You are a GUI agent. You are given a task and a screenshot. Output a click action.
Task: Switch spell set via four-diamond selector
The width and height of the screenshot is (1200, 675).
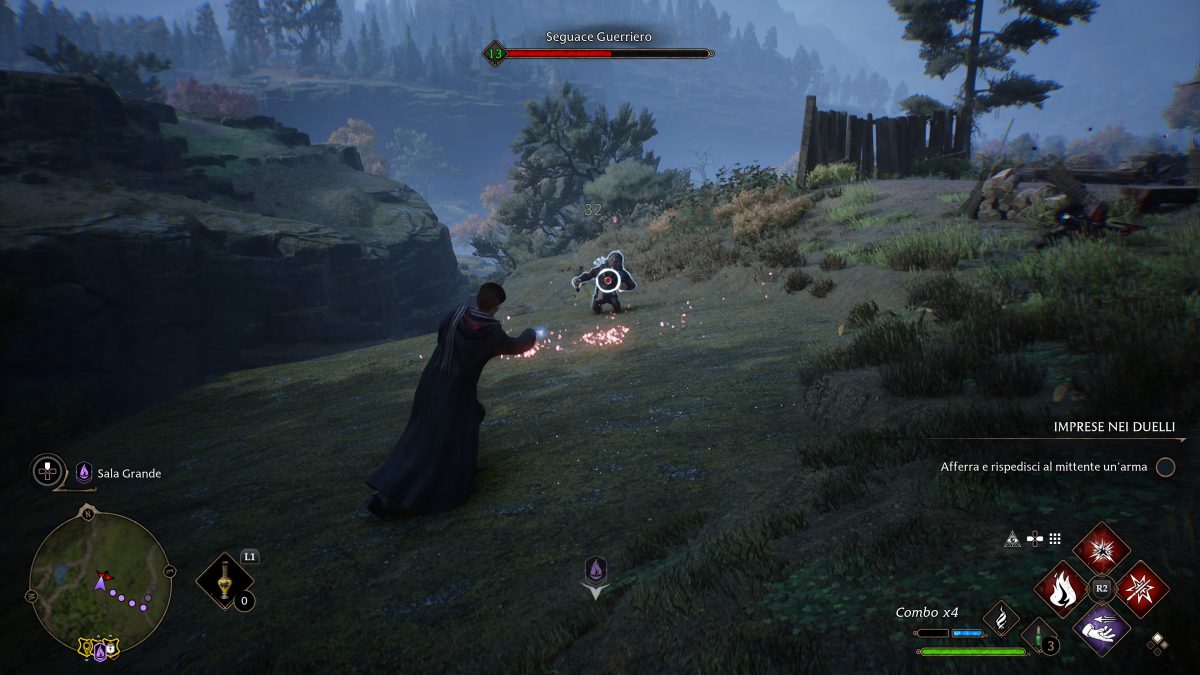click(x=1157, y=643)
